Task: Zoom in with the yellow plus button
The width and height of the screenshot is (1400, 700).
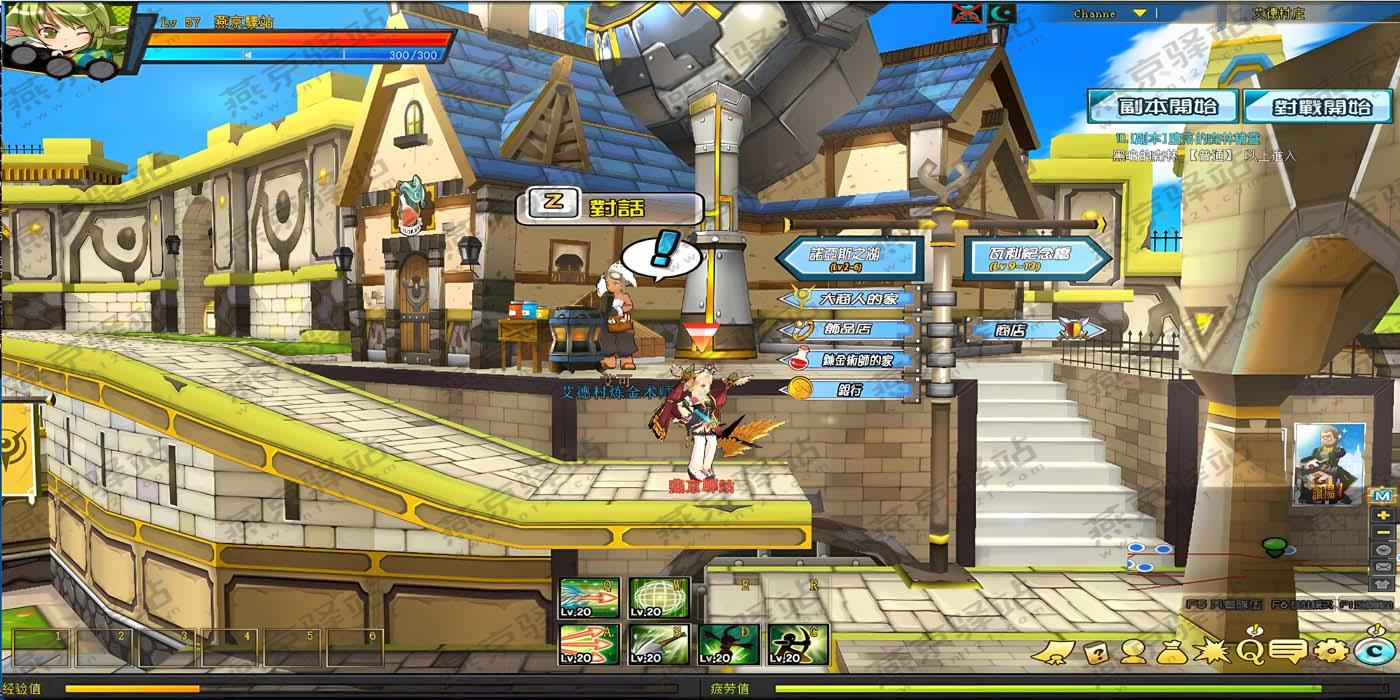Action: [x=1383, y=515]
